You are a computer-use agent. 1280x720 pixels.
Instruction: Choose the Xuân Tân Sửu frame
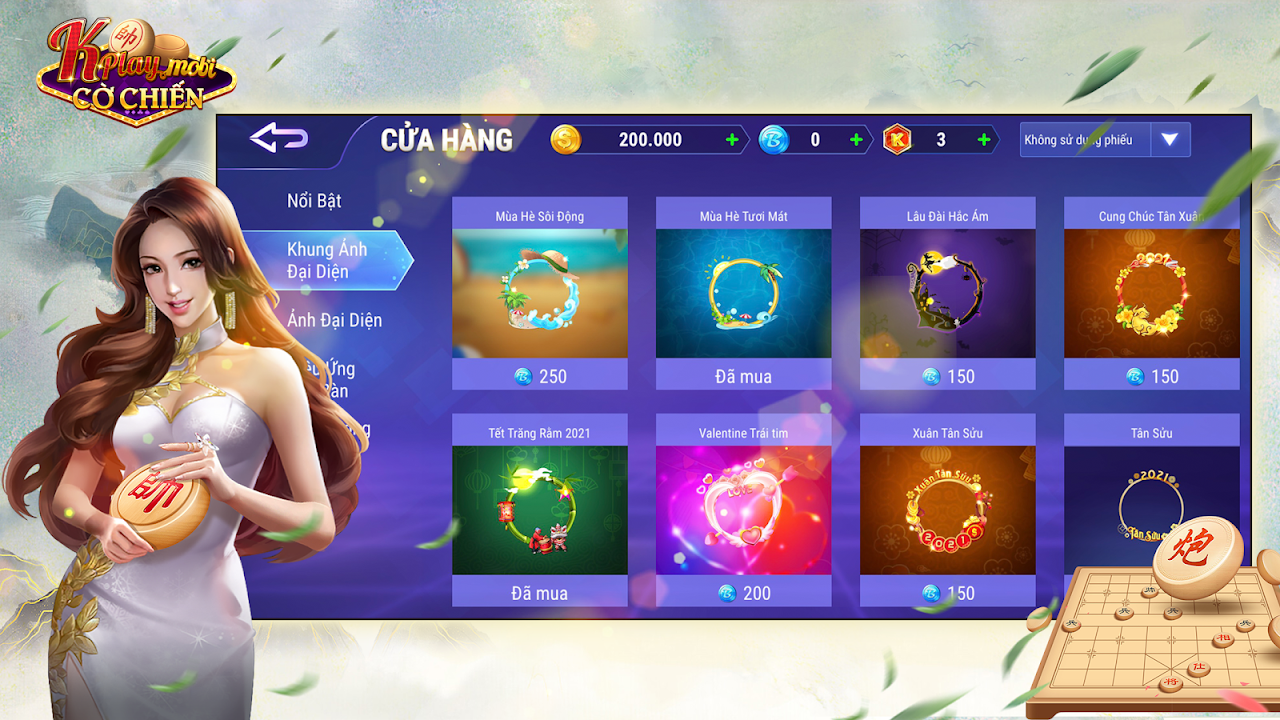(x=948, y=510)
